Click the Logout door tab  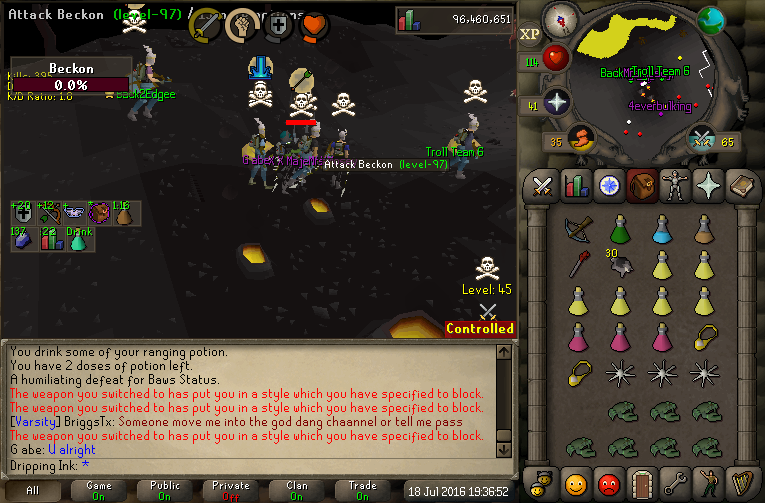click(642, 483)
